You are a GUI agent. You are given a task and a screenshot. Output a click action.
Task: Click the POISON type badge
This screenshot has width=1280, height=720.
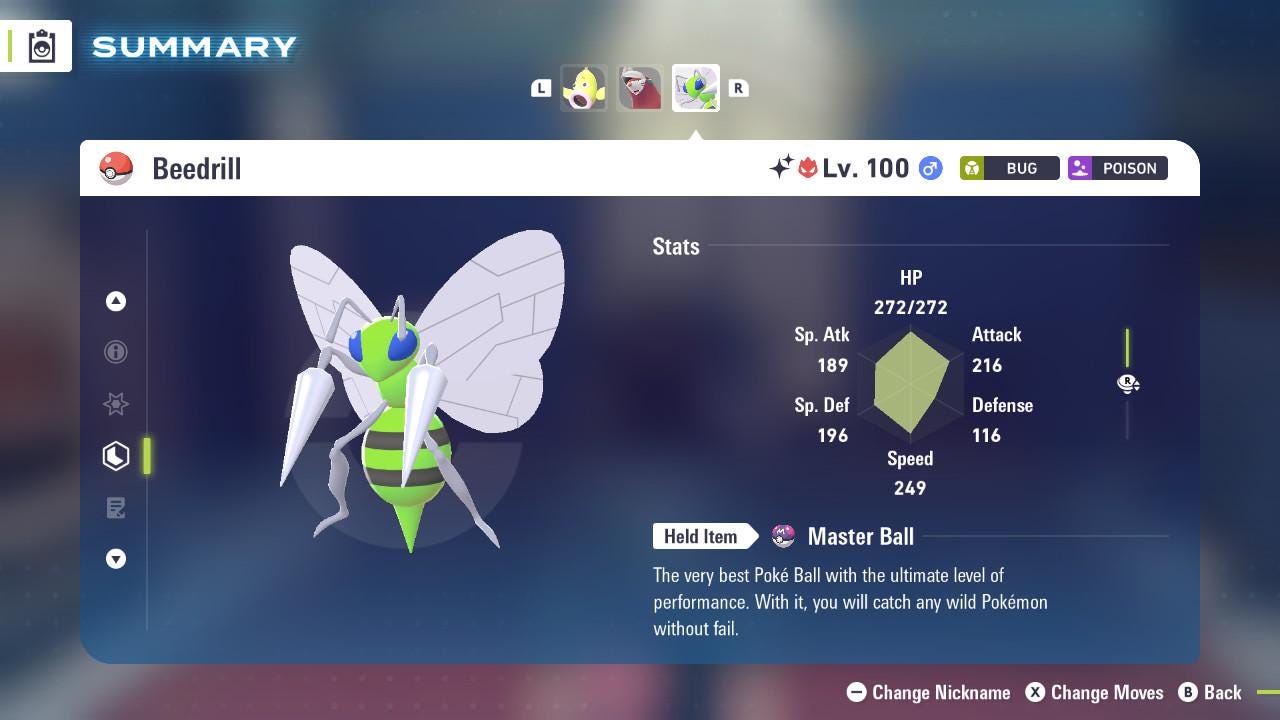tap(1117, 168)
